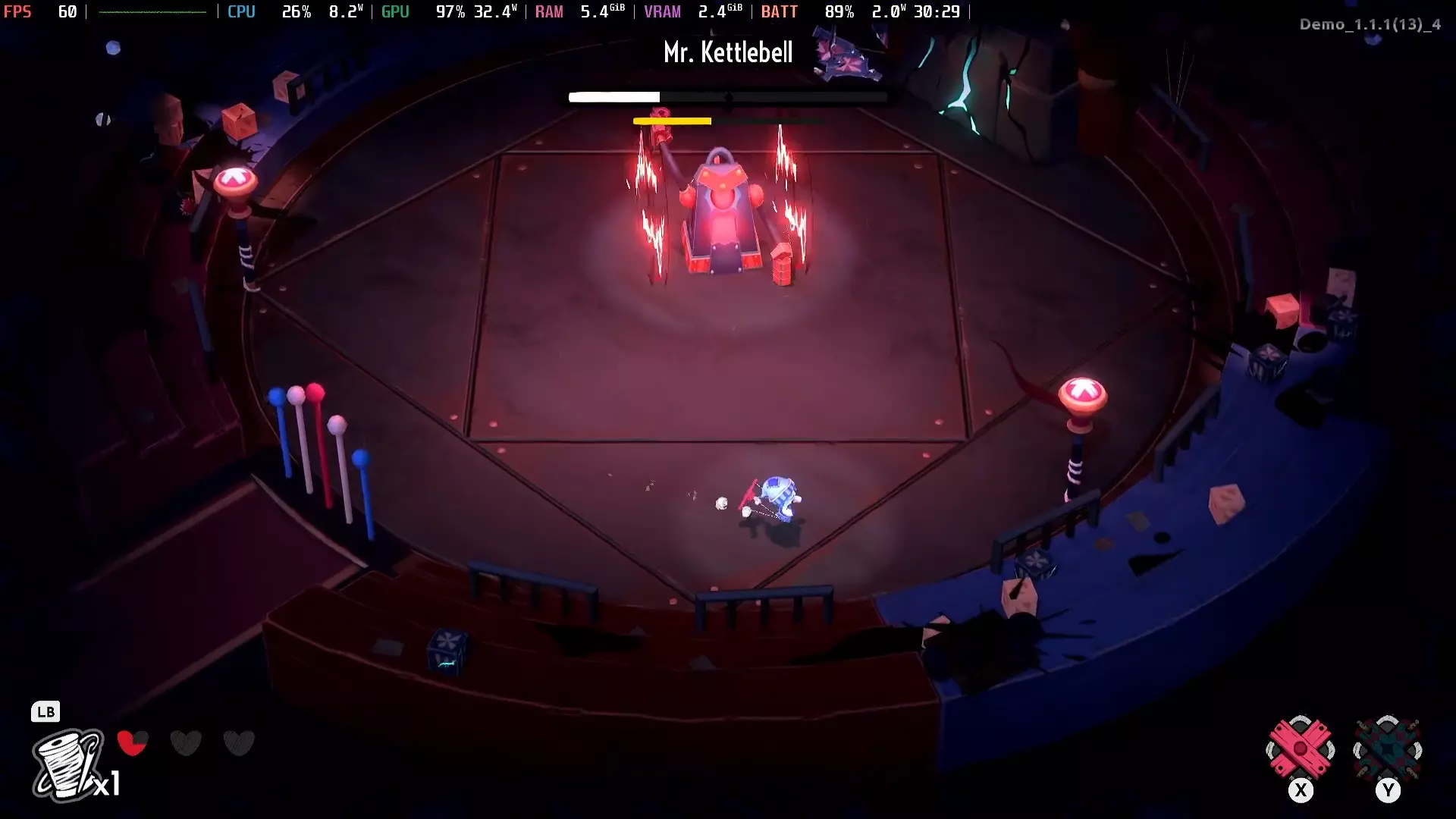Click the Mr. Kettlebell boss name

[x=727, y=52]
